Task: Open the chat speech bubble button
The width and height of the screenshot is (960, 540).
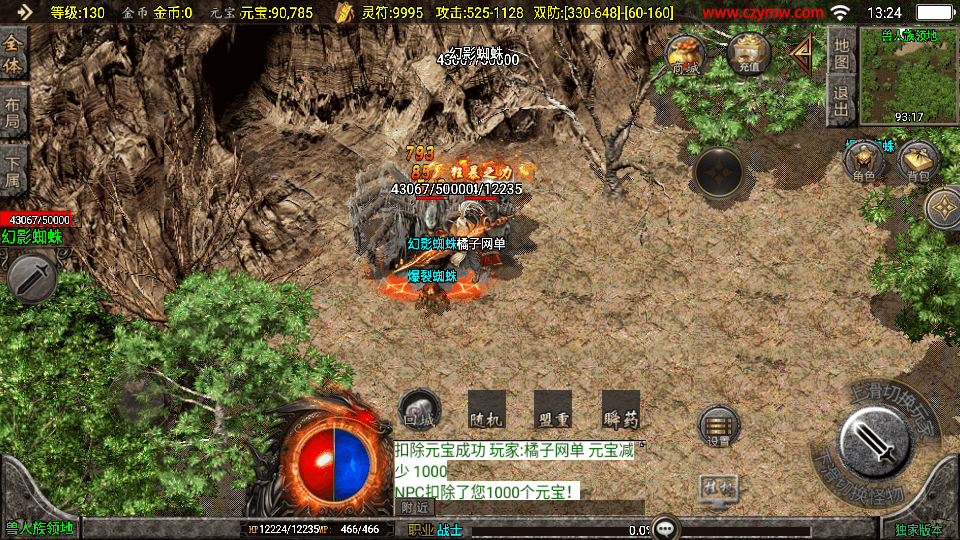Action: [x=664, y=528]
